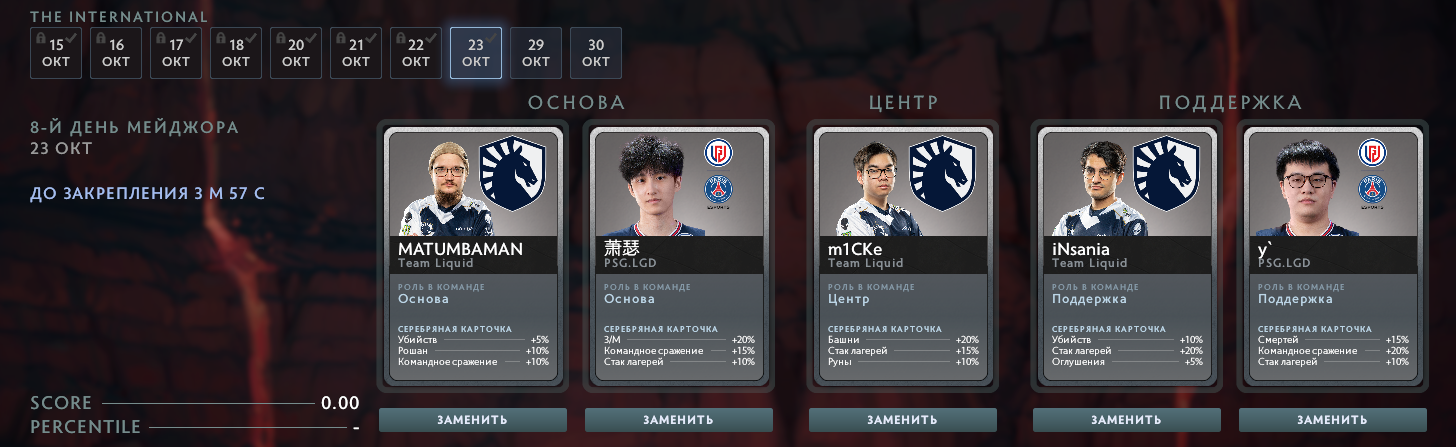Choose the iNsania player card

tap(1127, 256)
